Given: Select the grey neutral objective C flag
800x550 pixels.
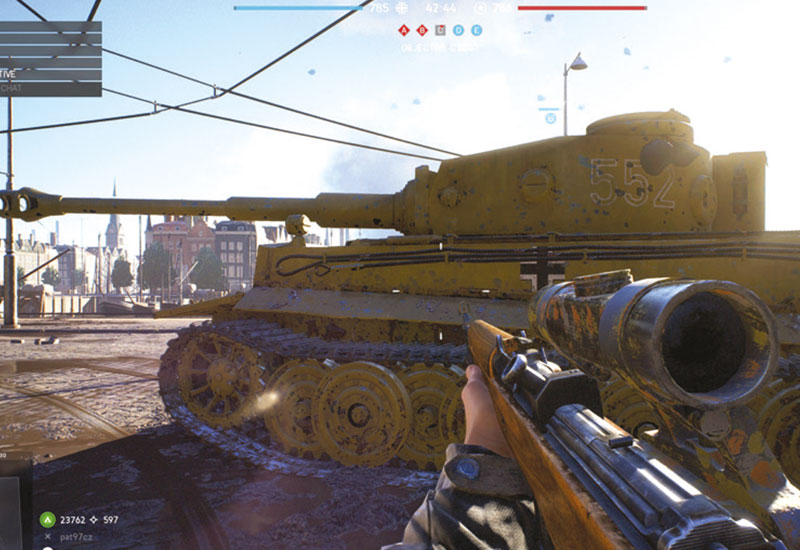Looking at the screenshot, I should pyautogui.click(x=440, y=30).
